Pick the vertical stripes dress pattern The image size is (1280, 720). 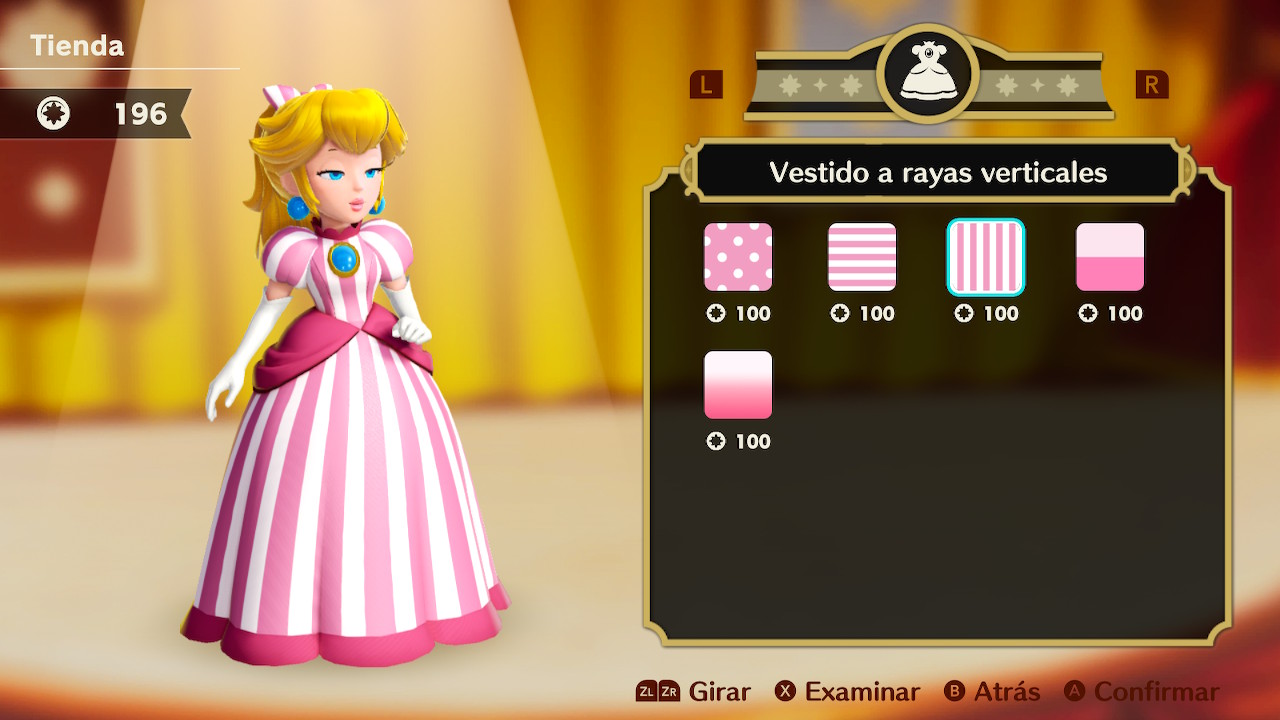986,257
